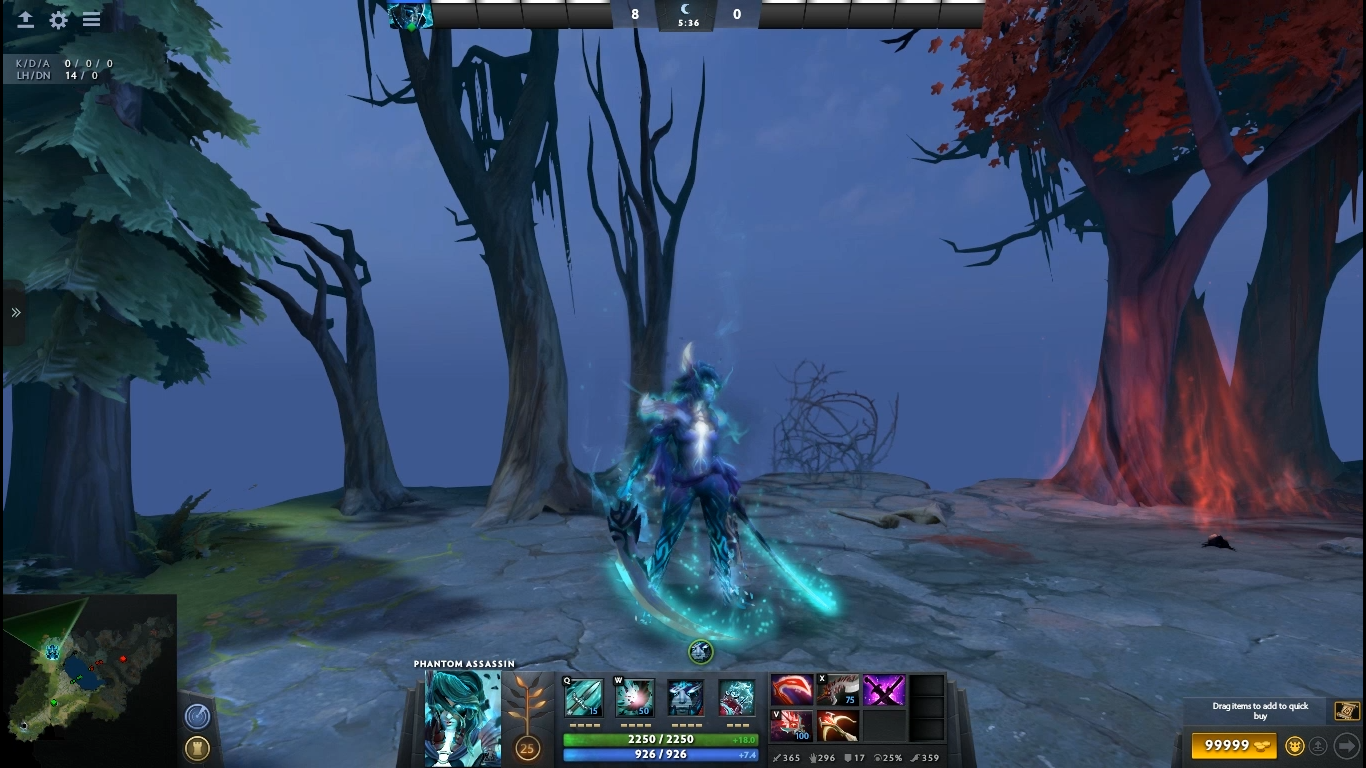Use the red banner item costing 100 mana

tap(791, 725)
